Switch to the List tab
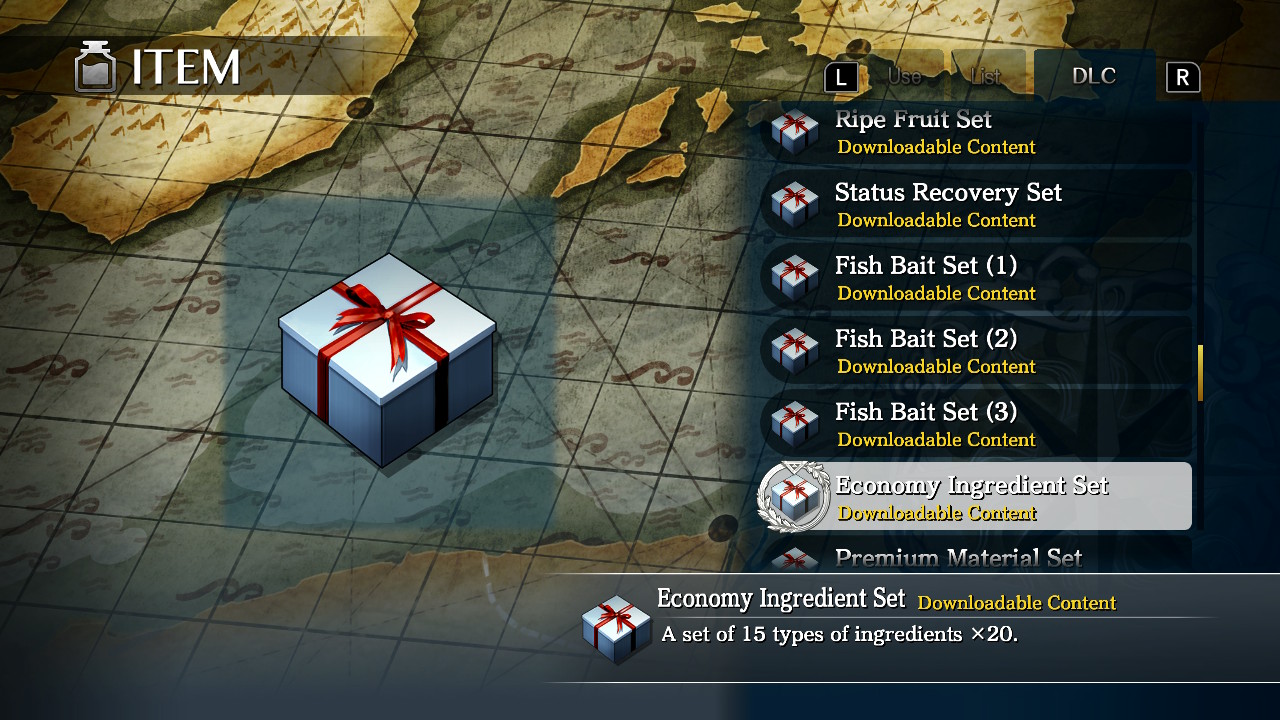The height and width of the screenshot is (720, 1280). click(987, 74)
